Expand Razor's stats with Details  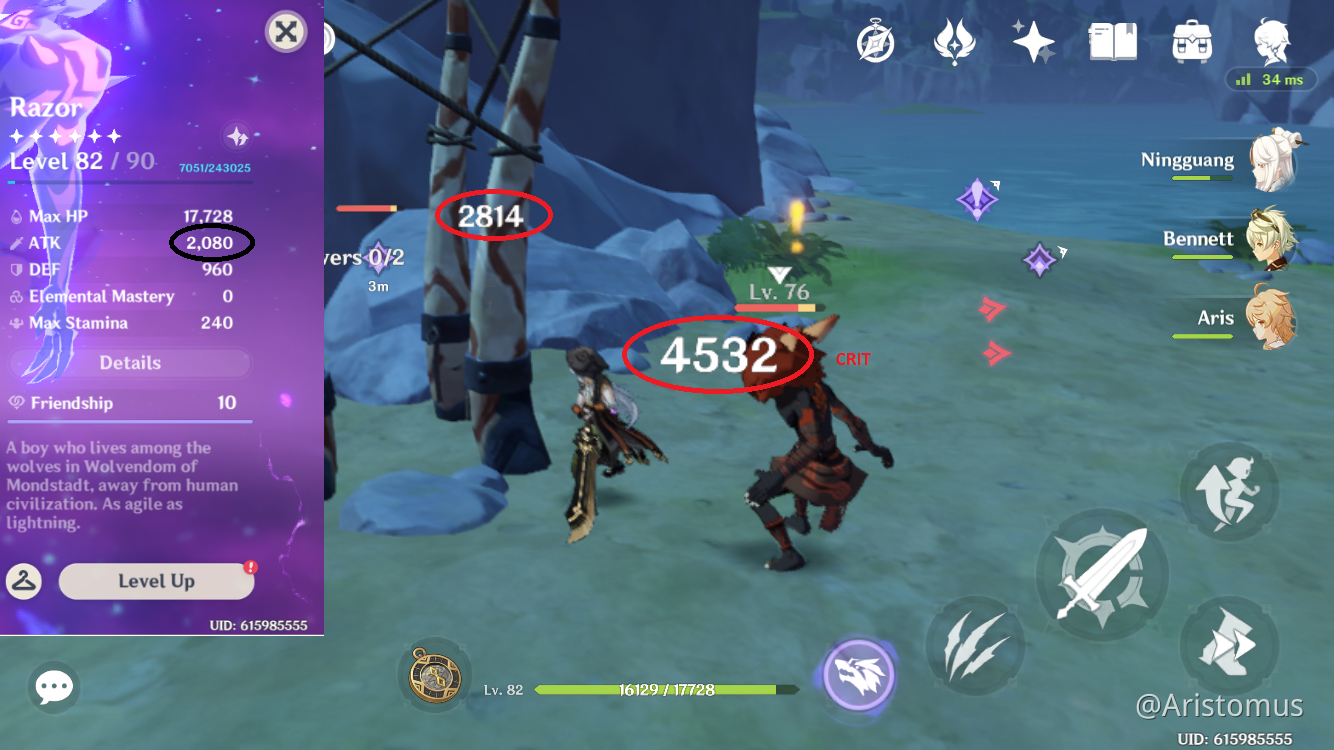point(129,362)
